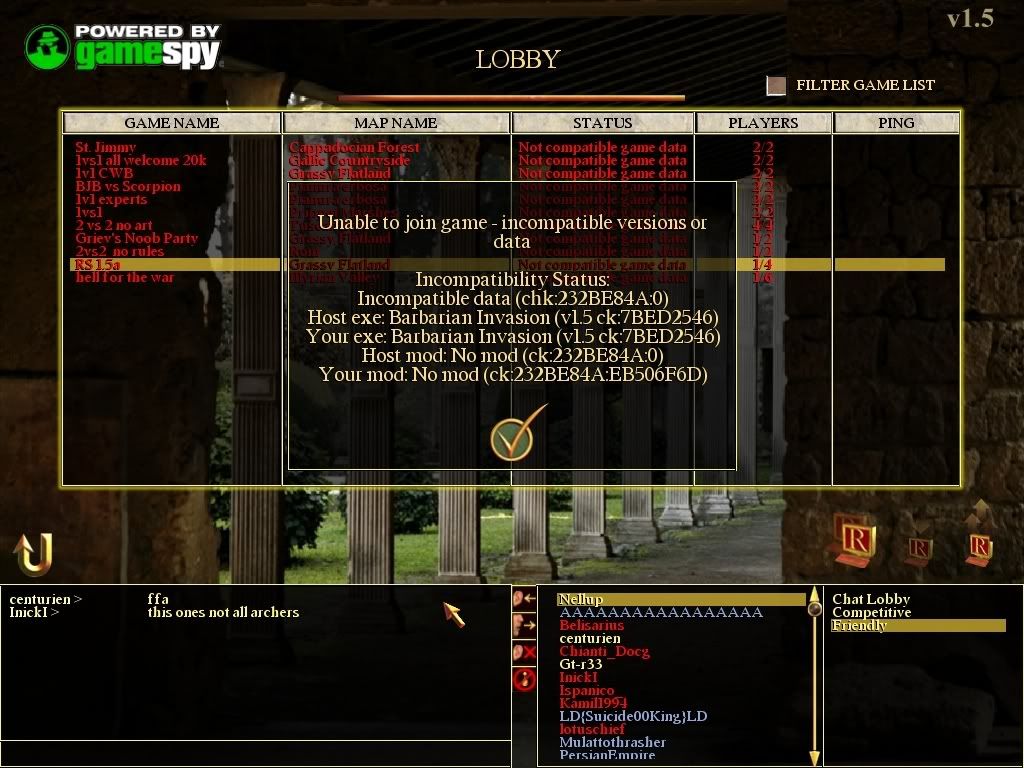The image size is (1024, 768).
Task: Click the red circular player info icon
Action: (x=524, y=680)
